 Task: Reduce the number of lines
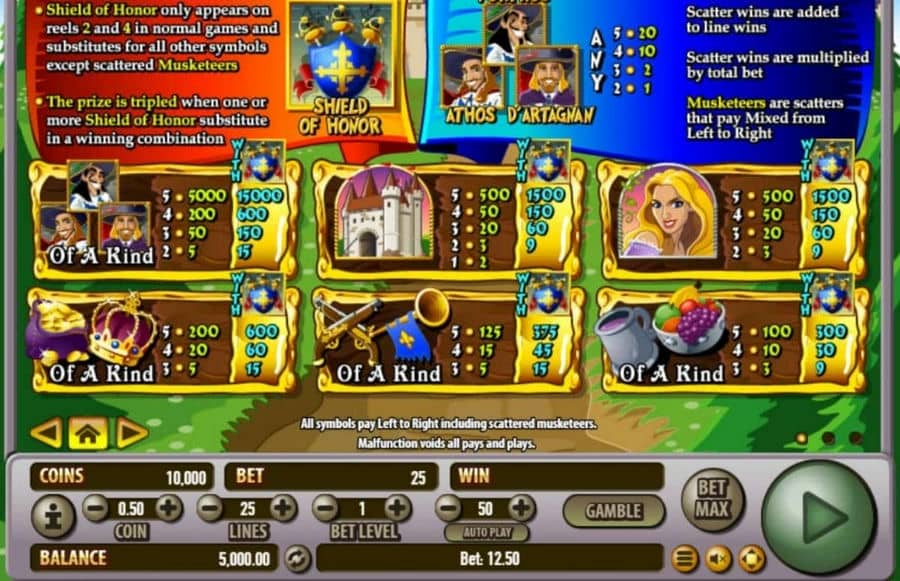click(x=211, y=507)
